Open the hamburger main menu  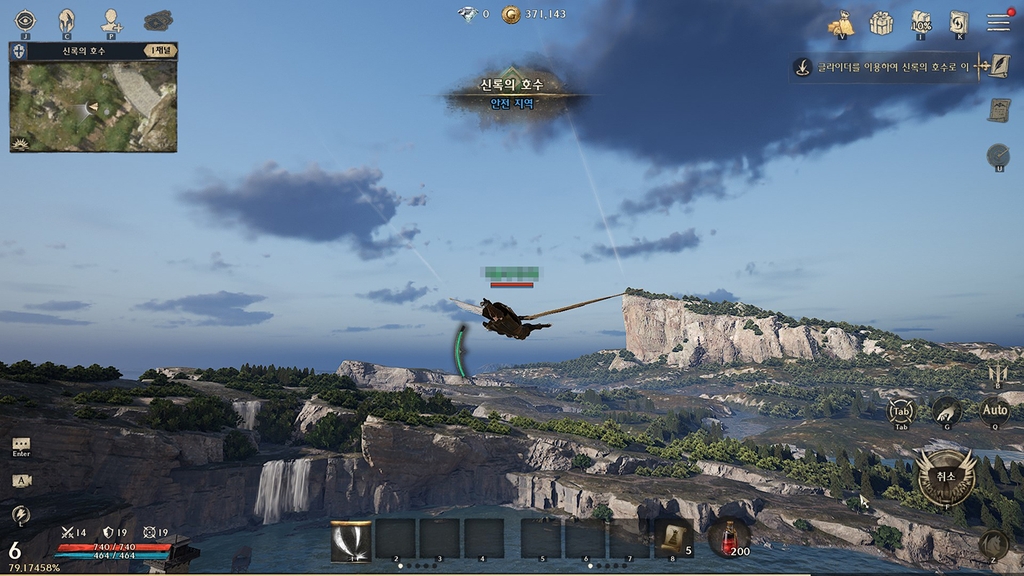click(998, 23)
